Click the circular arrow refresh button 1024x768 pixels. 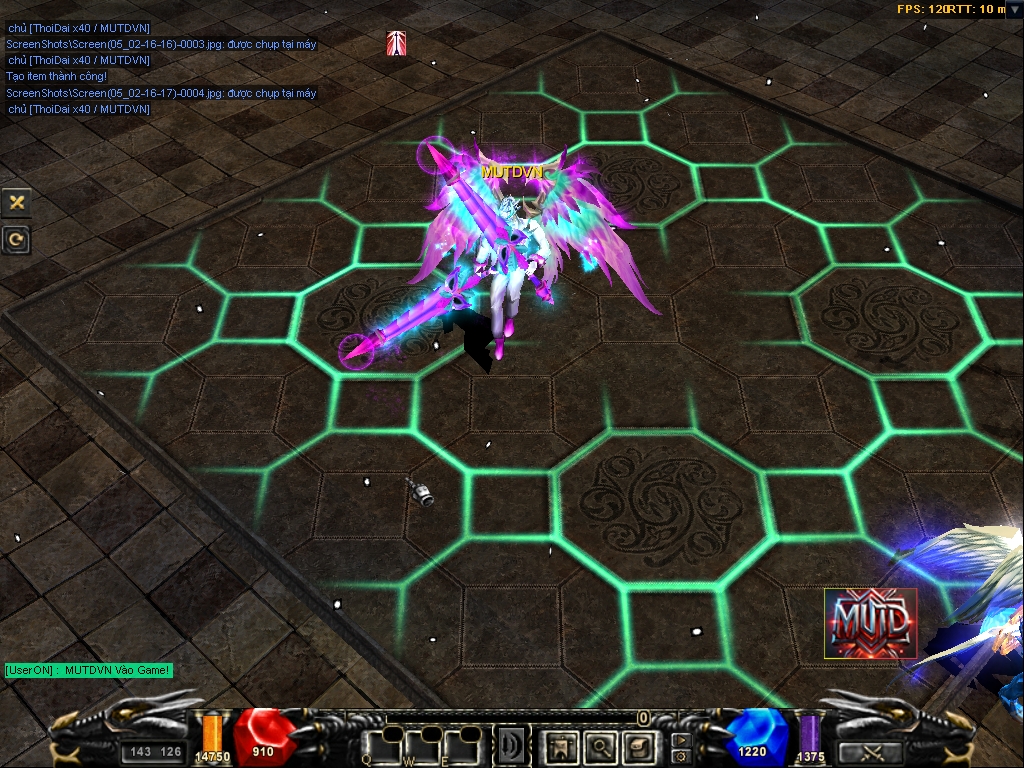16,239
